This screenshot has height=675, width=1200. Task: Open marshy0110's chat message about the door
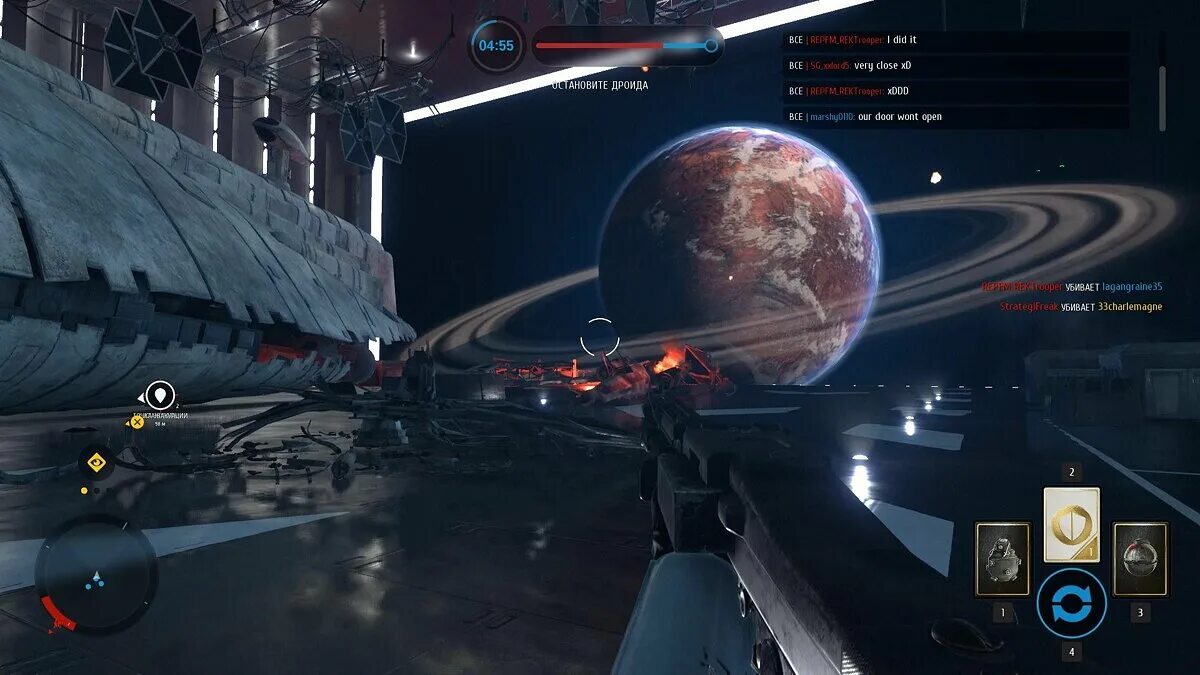[956, 117]
